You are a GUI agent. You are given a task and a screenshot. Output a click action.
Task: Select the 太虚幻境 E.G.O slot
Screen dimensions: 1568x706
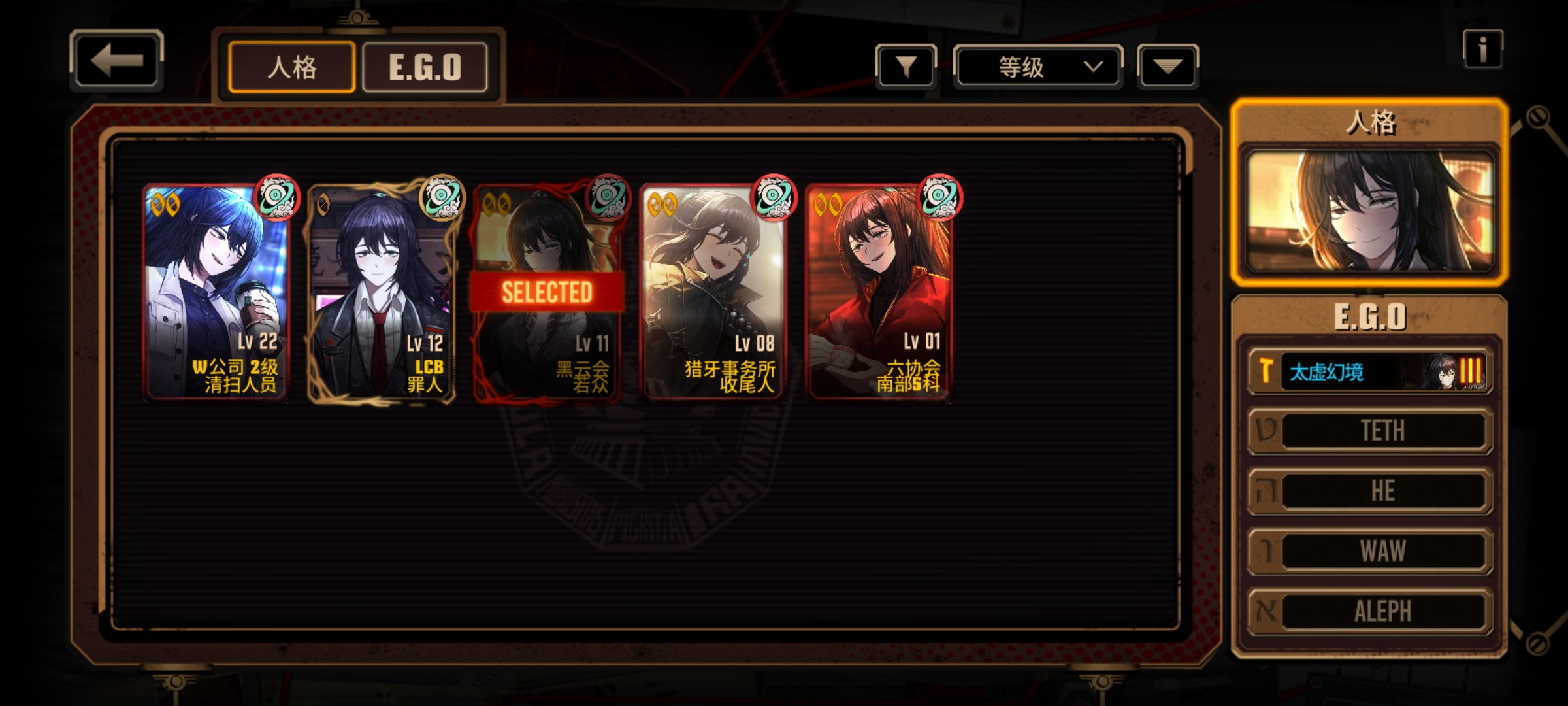[x=1369, y=371]
